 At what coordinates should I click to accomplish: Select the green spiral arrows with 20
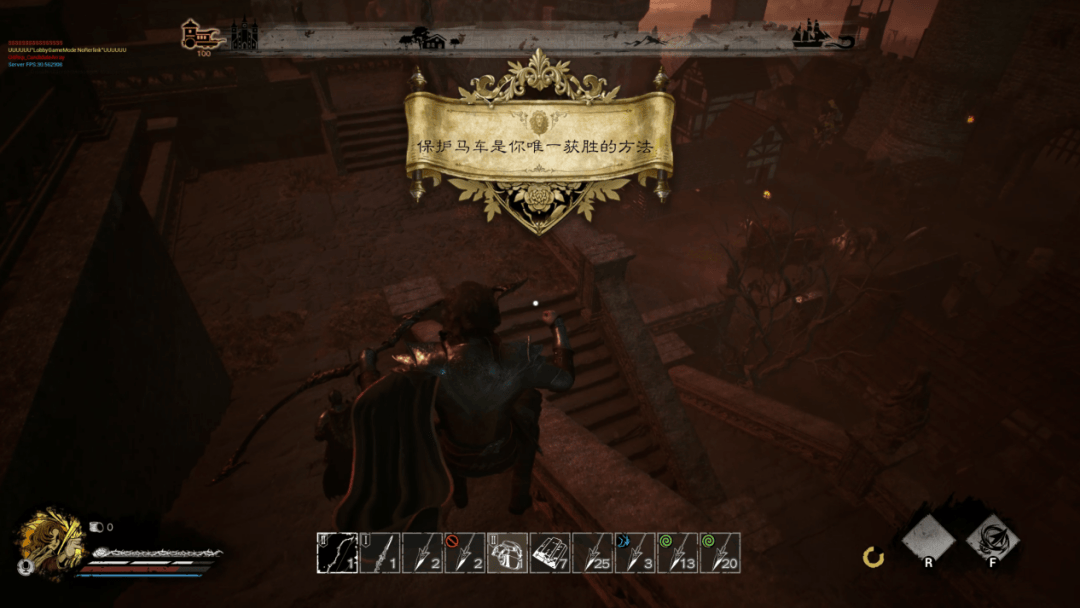[721, 553]
